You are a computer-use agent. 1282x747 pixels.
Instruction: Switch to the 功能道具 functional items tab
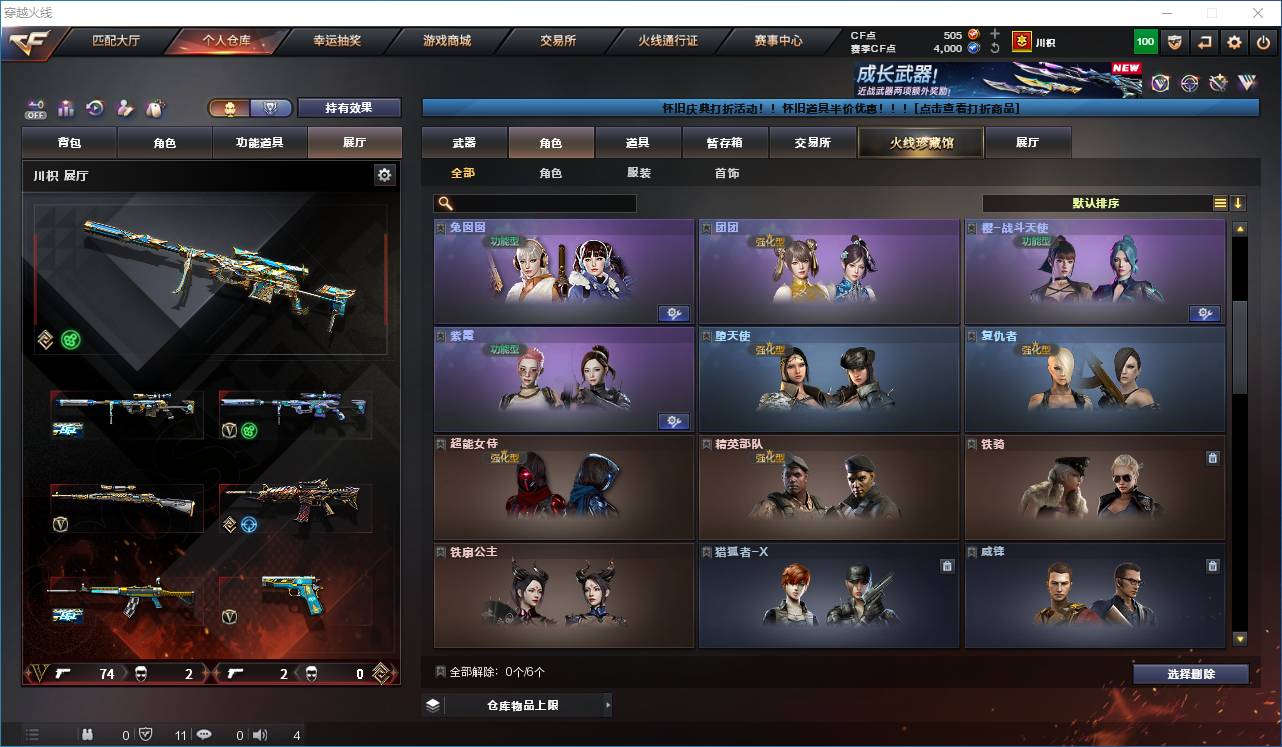260,143
